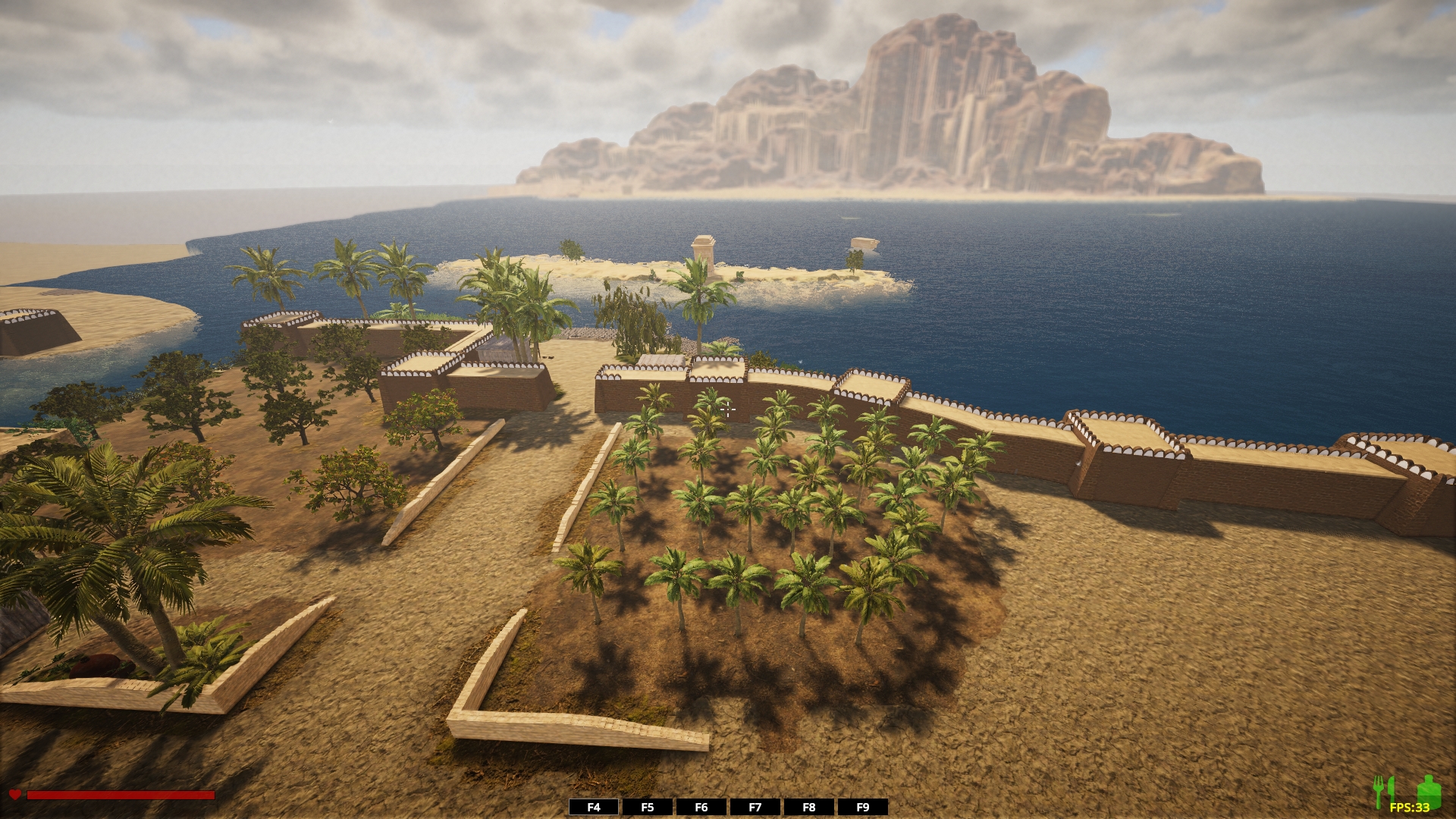Activate the F7 hotbar slot
This screenshot has height=819, width=1456.
pos(755,807)
